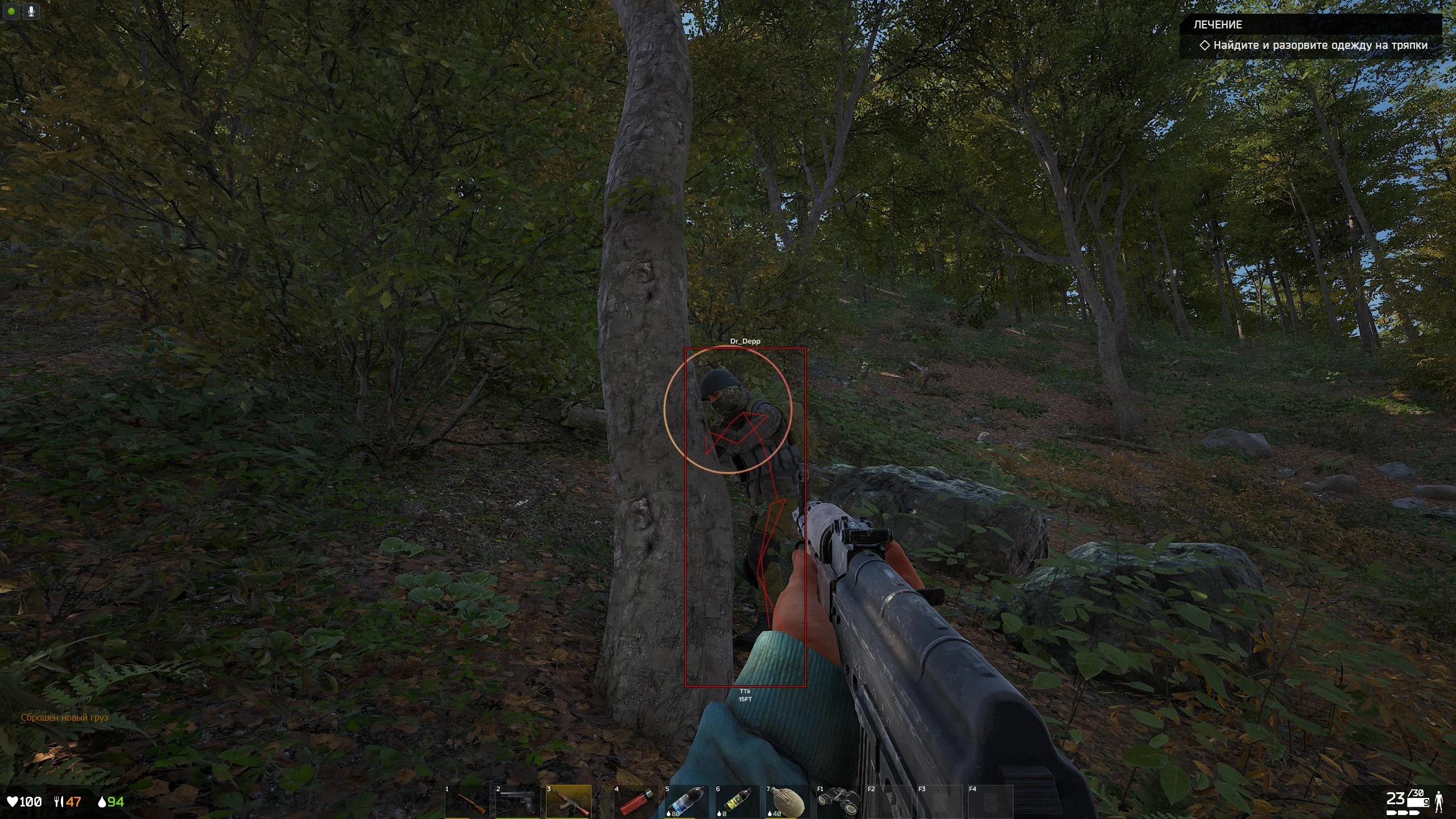Equip the binoculars in slot F1
Screen dimensions: 1456x819
tap(838, 802)
